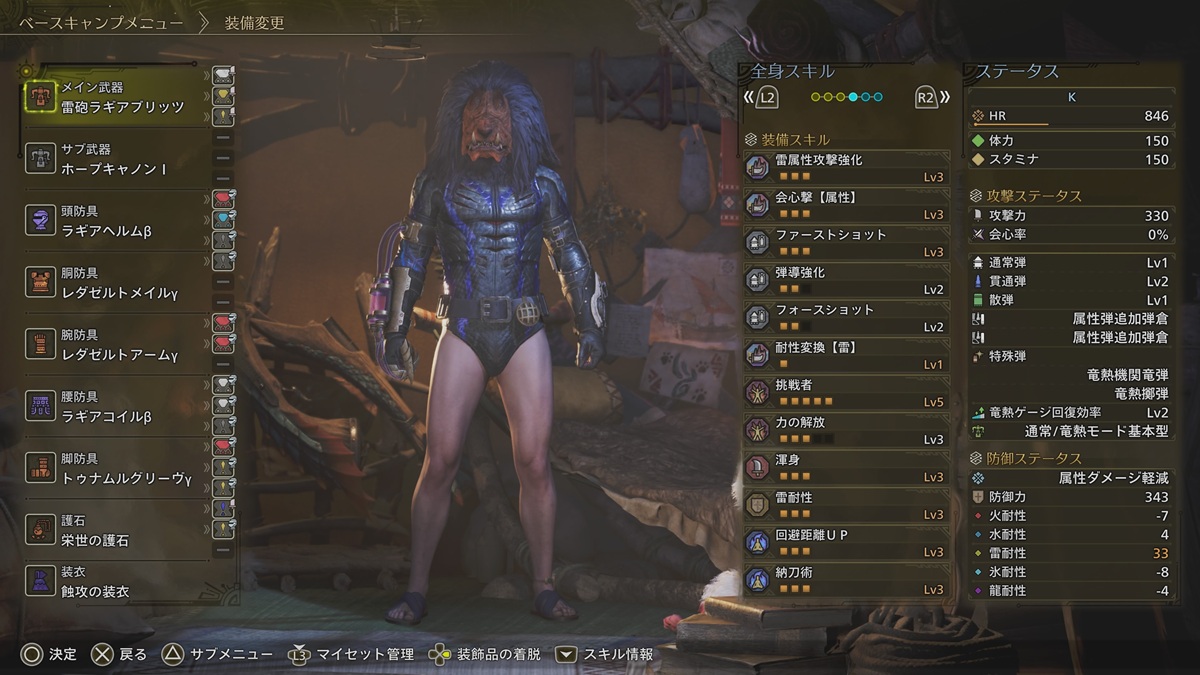Select the フォースショット skill row
This screenshot has height=675, width=1200.
[x=847, y=317]
